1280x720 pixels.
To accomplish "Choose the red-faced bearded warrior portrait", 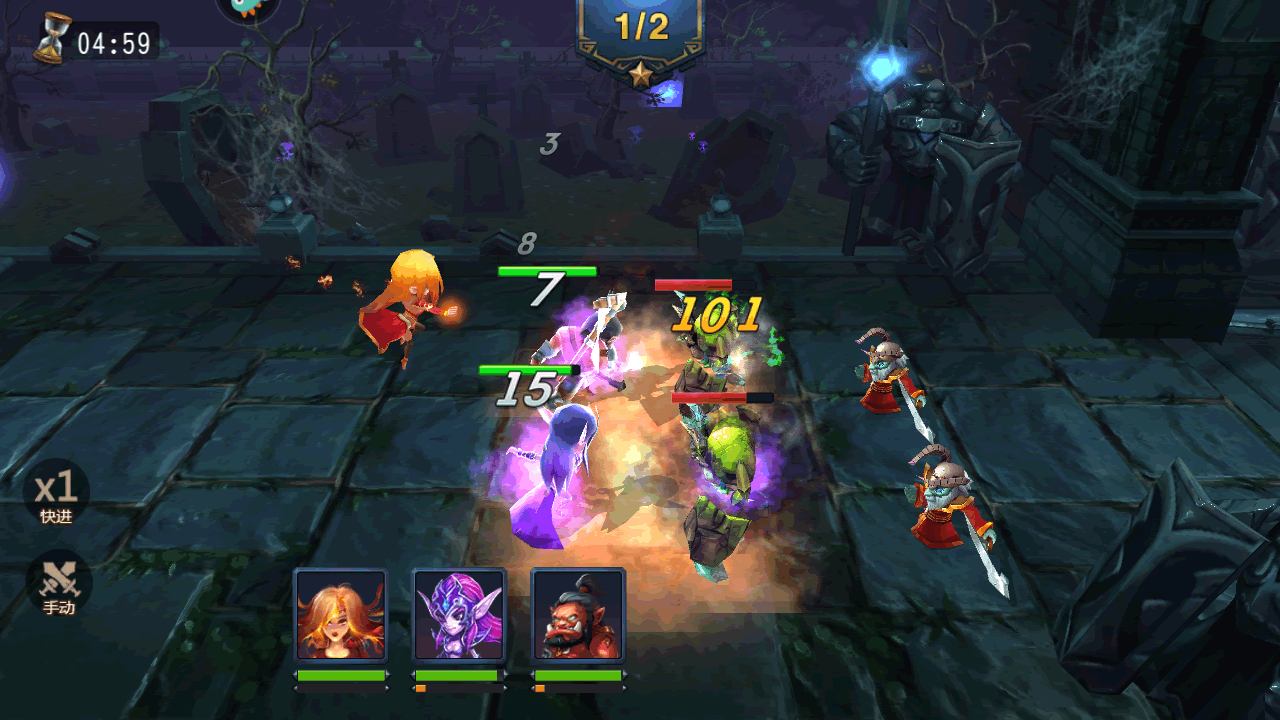I will (x=578, y=615).
